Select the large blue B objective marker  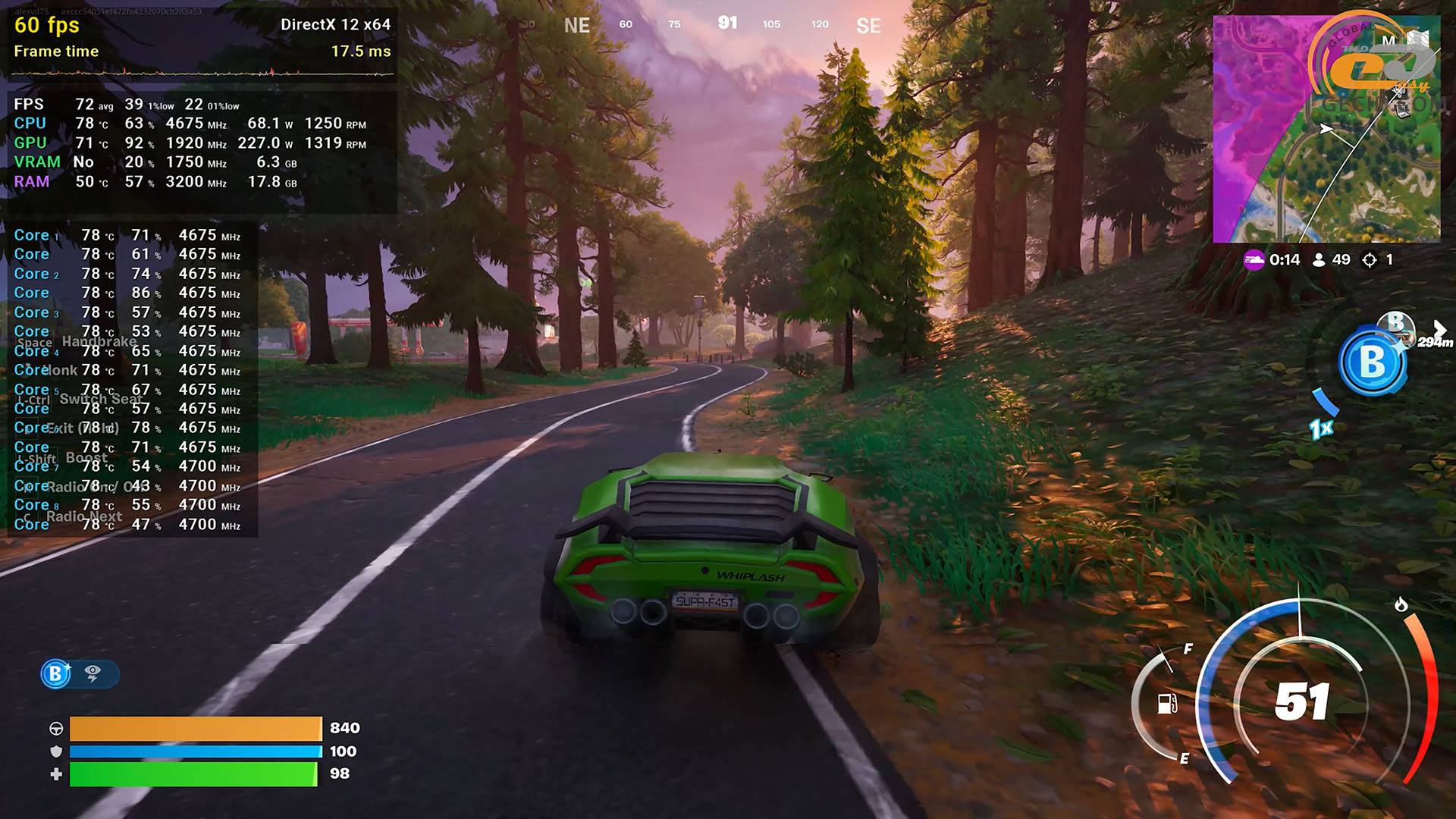point(1372,362)
